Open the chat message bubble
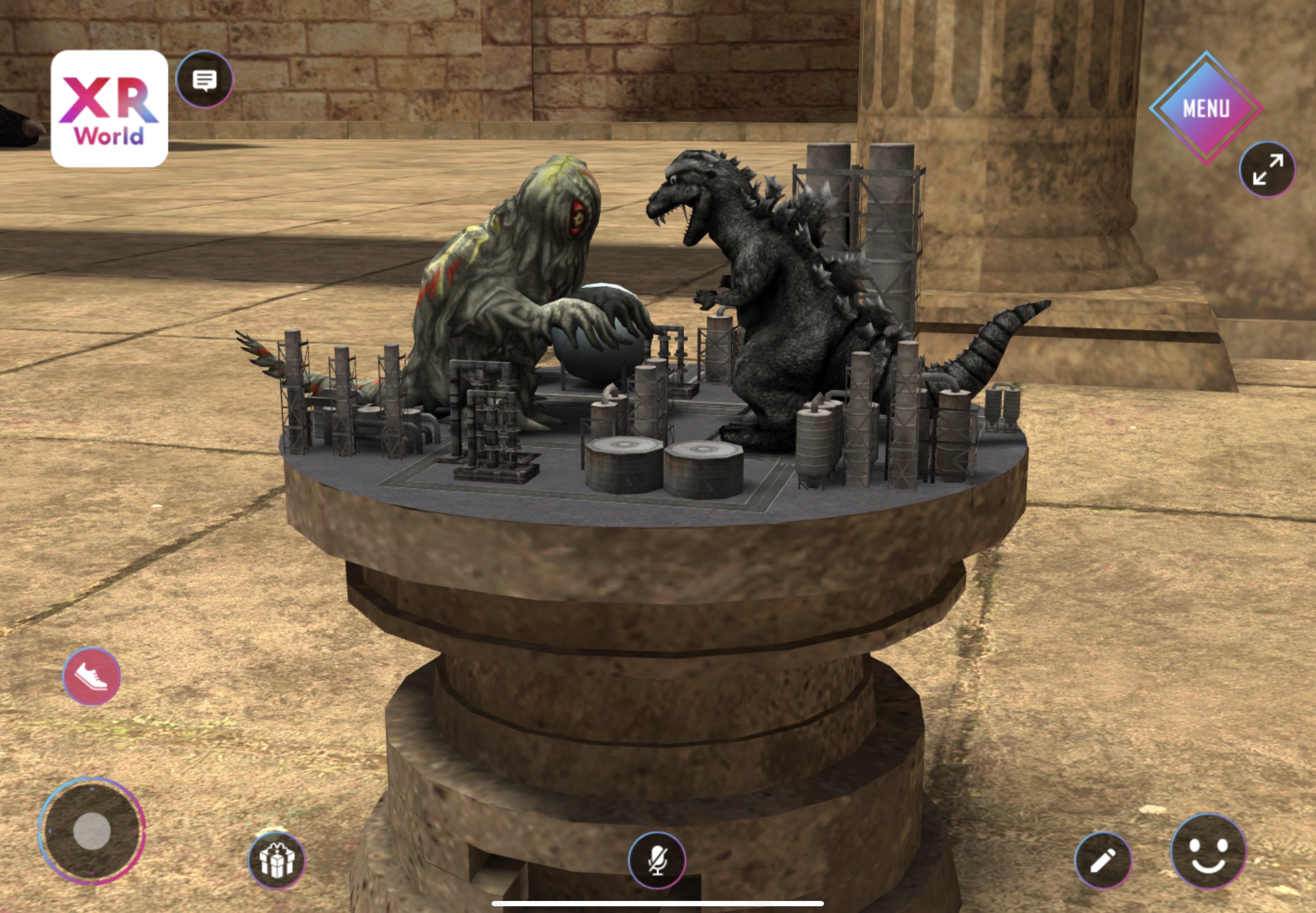This screenshot has width=1316, height=913. 204,80
